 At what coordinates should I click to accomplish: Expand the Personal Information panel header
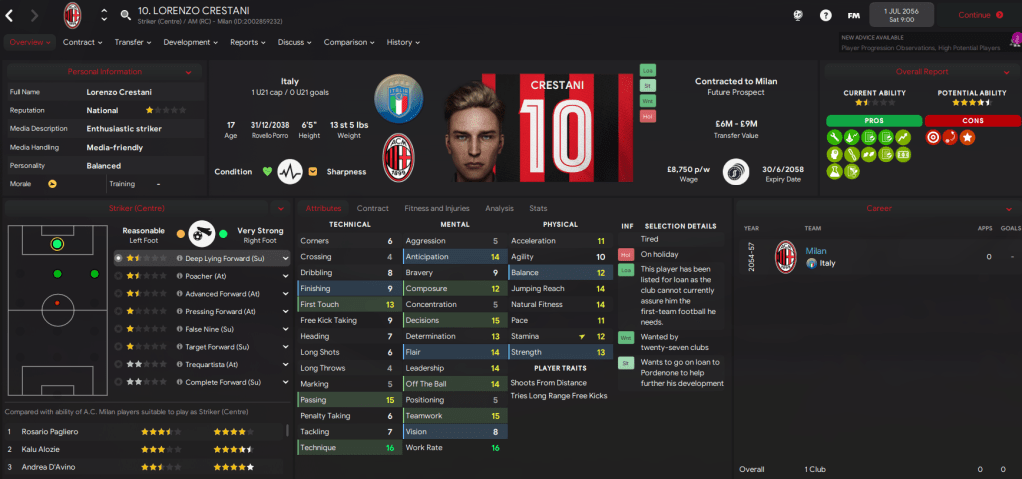click(104, 72)
